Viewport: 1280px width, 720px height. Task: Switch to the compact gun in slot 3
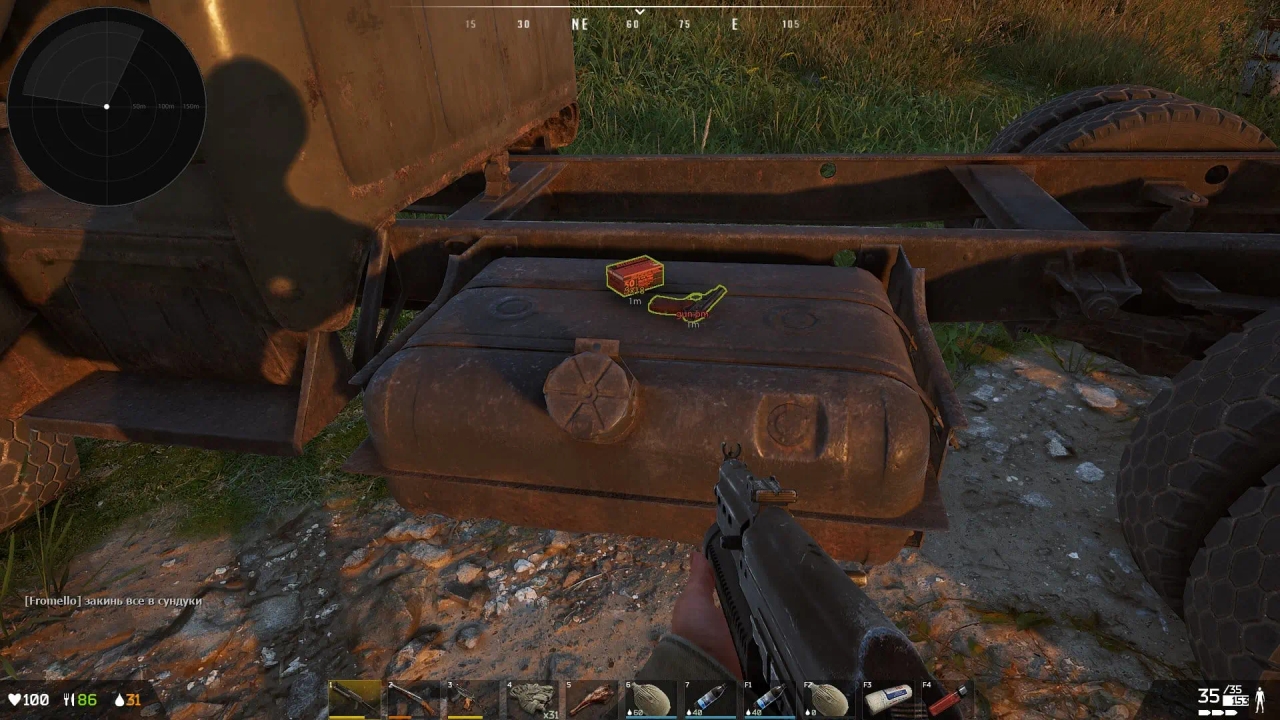[473, 699]
